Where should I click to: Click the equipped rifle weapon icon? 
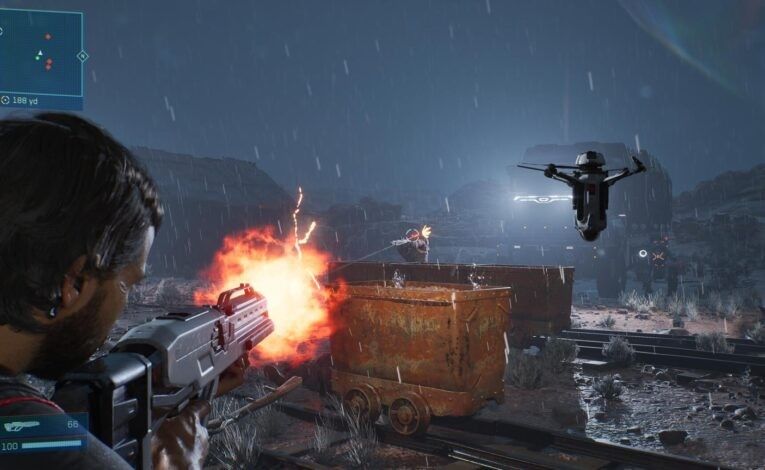(21, 425)
